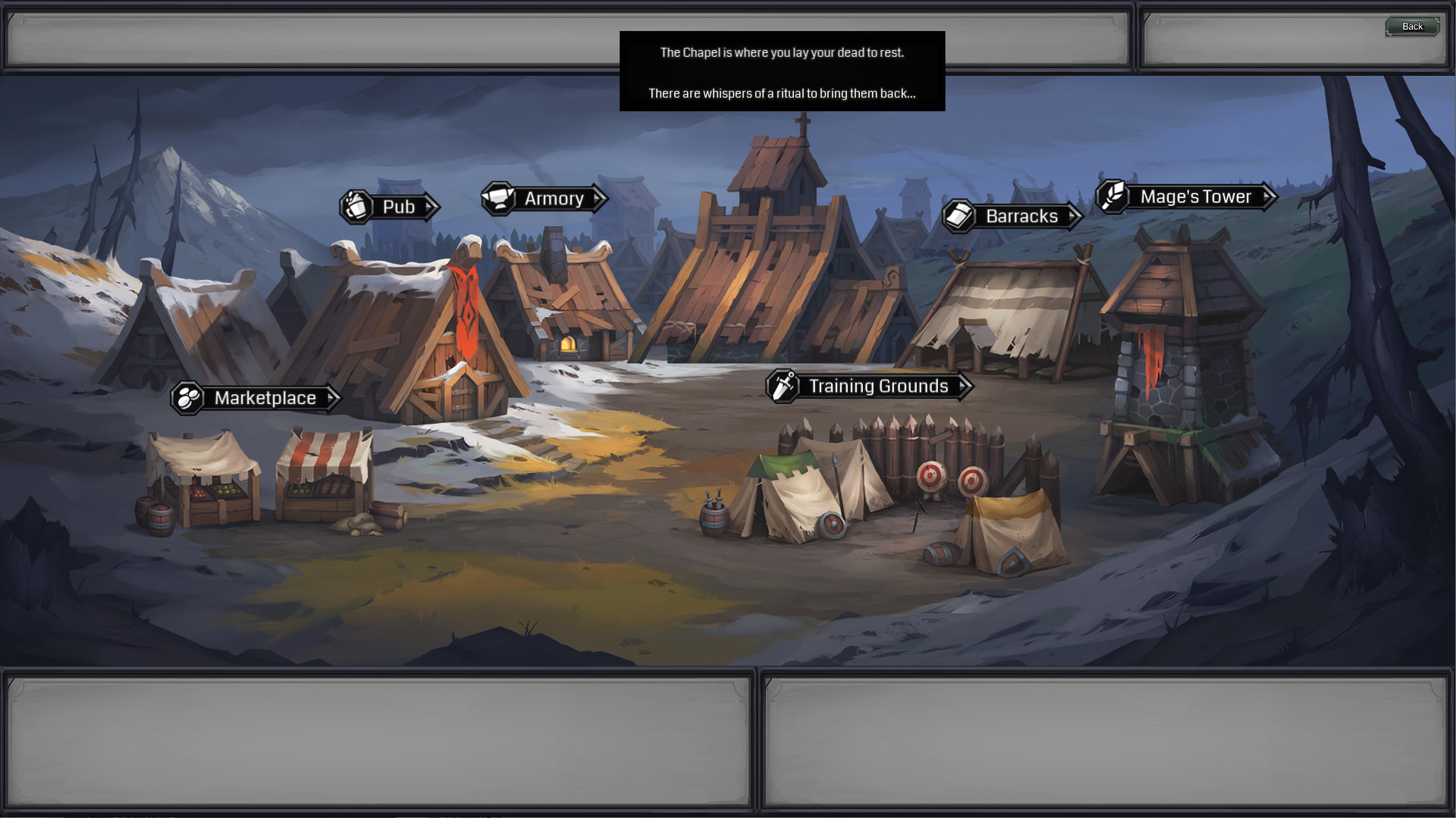Select the Training Grounds label

[x=878, y=386]
